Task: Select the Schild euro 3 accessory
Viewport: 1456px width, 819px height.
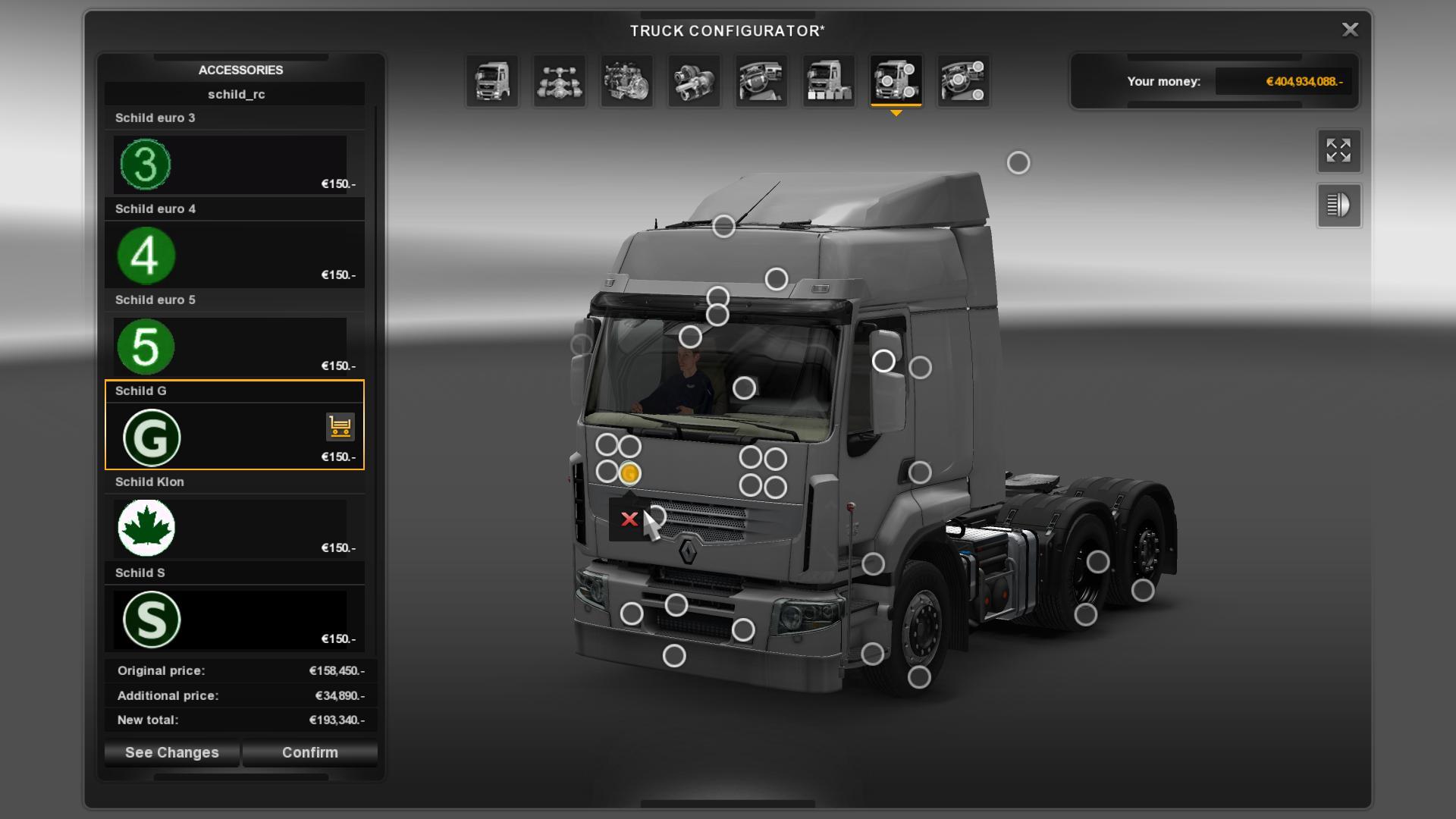Action: tap(234, 164)
